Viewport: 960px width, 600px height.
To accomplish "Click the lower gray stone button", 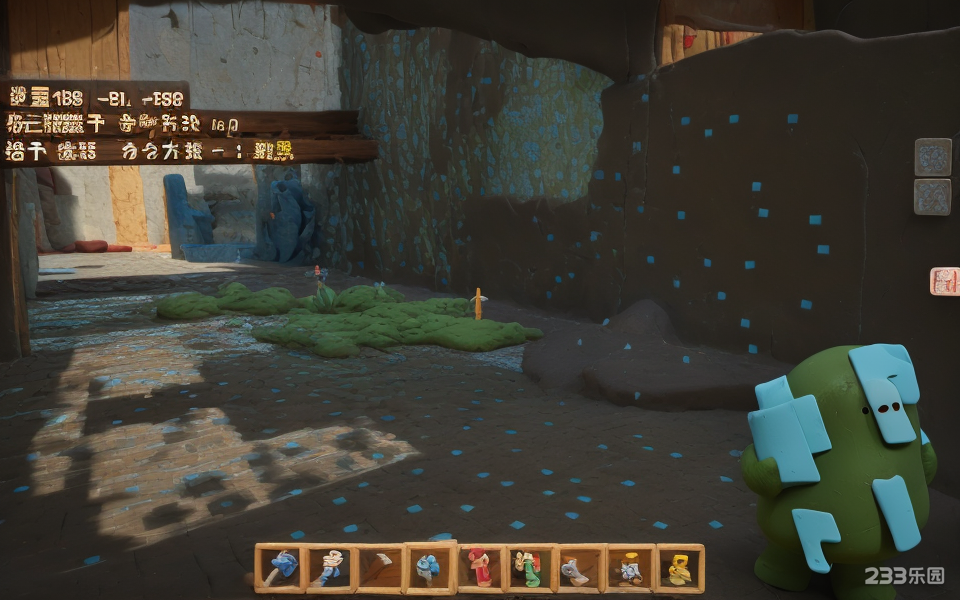I will tap(932, 197).
